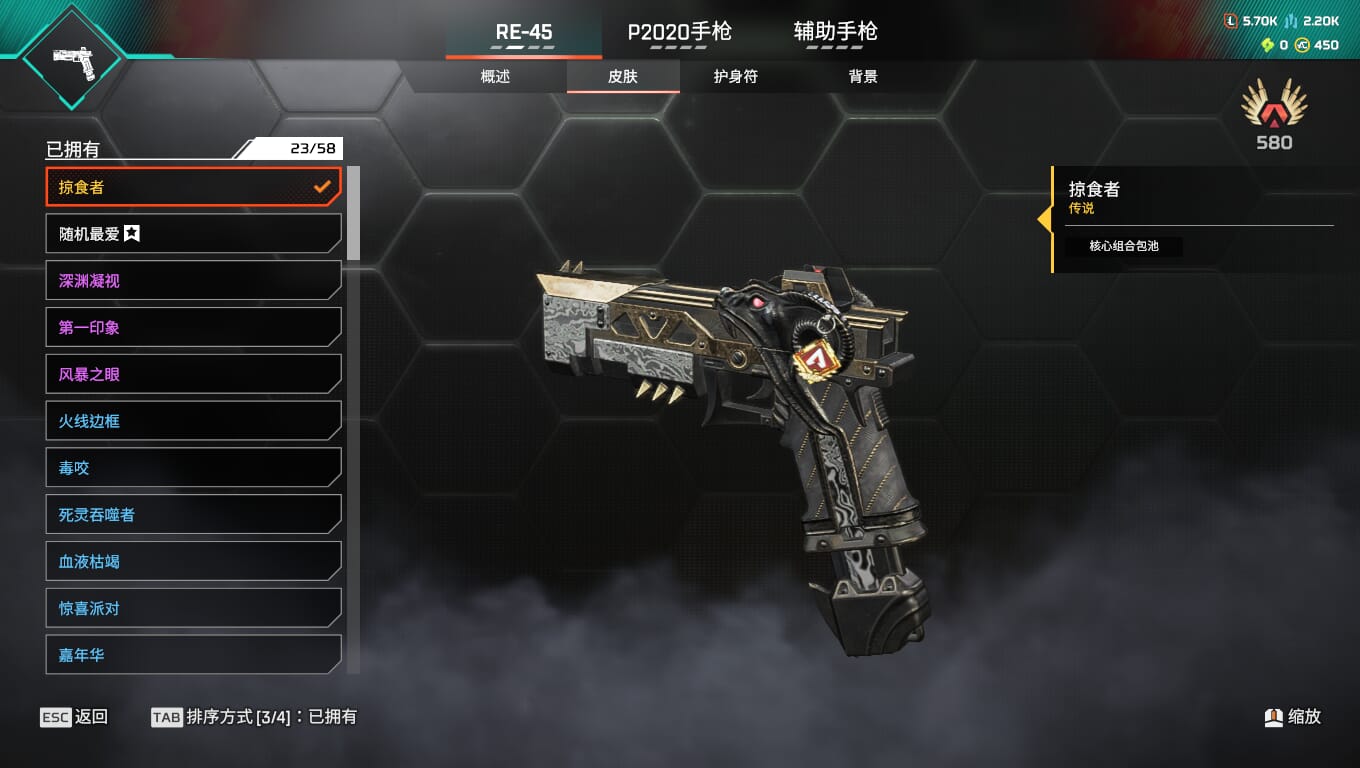1360x768 pixels.
Task: Go to the 背景 tab
Action: point(862,77)
